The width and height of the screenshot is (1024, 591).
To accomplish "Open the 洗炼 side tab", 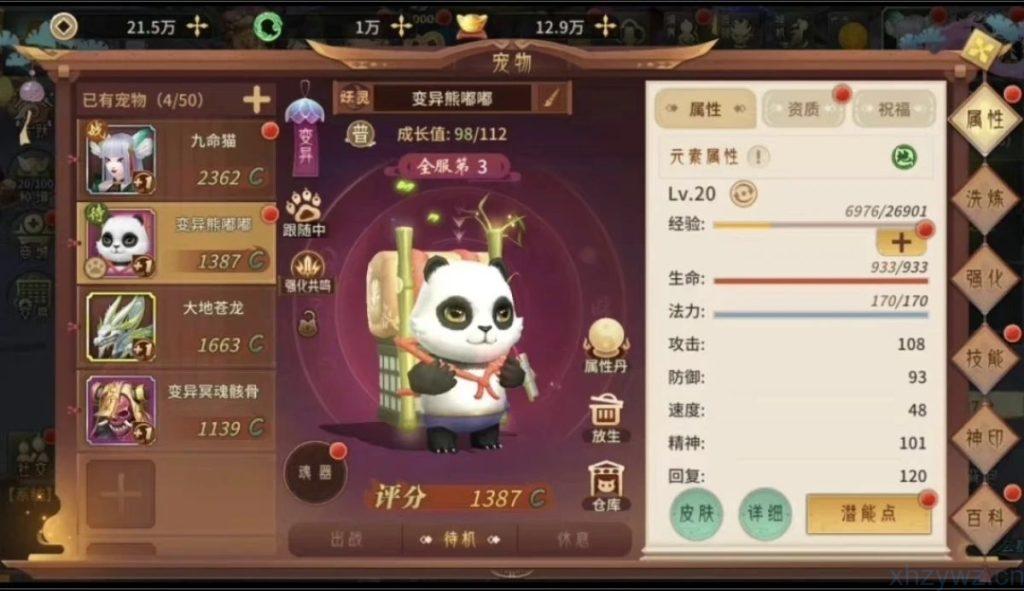I will pos(984,199).
